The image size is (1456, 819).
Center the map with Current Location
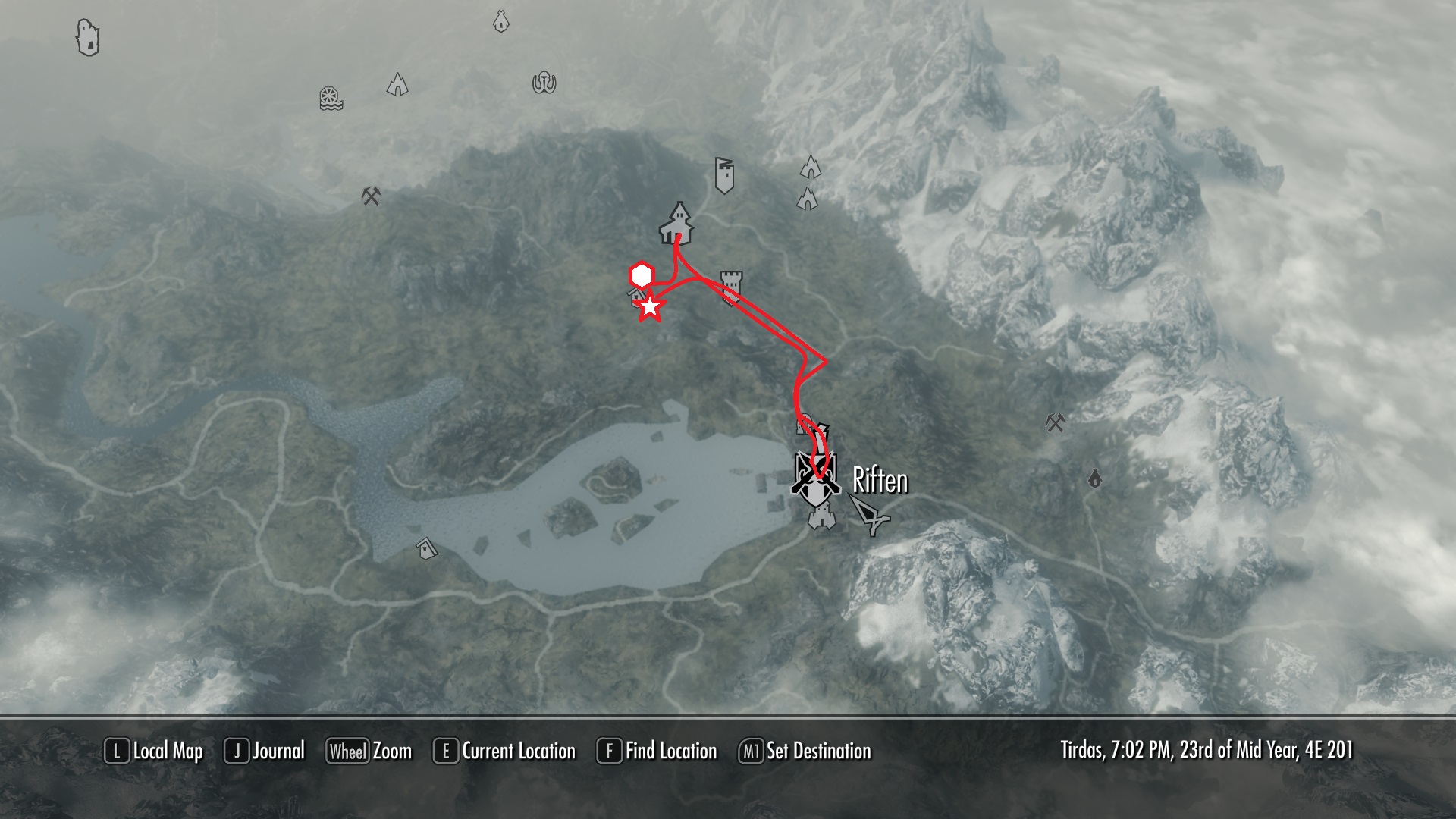(504, 751)
